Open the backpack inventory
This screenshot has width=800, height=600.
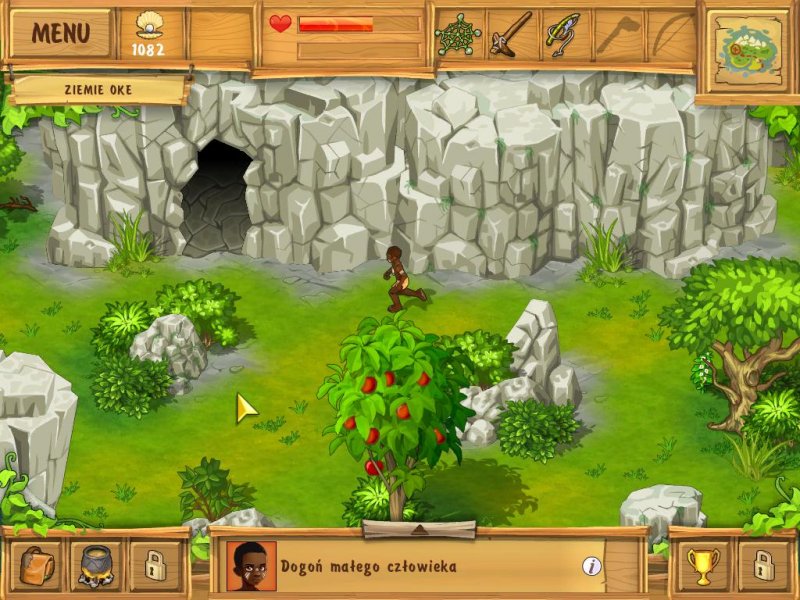[x=39, y=565]
